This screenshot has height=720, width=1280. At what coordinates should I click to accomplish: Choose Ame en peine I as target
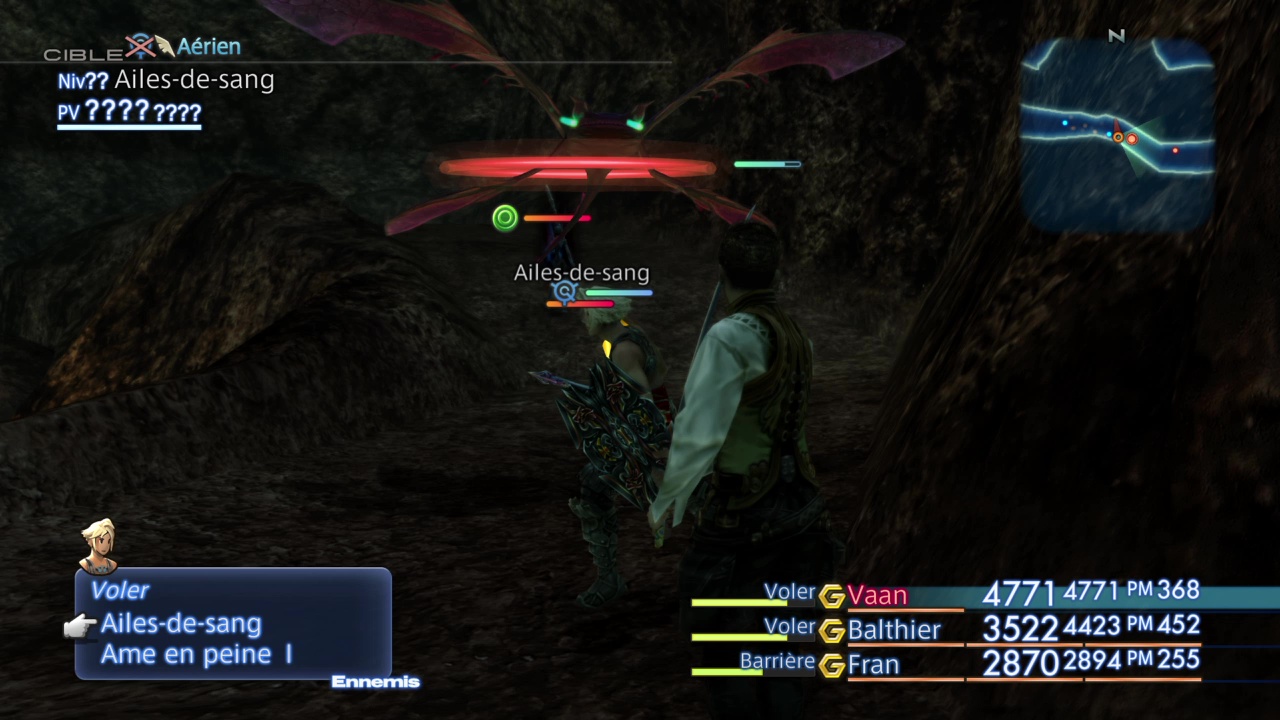[x=196, y=655]
